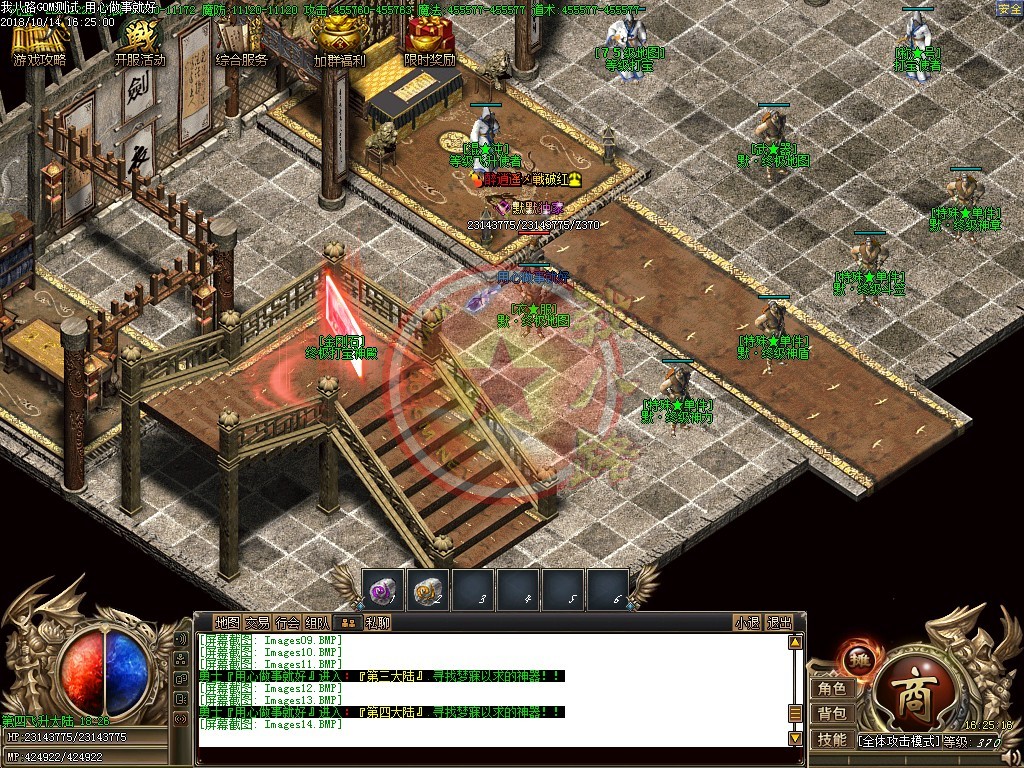Open the 角色 character panel
Viewport: 1024px width, 768px height.
coord(832,688)
